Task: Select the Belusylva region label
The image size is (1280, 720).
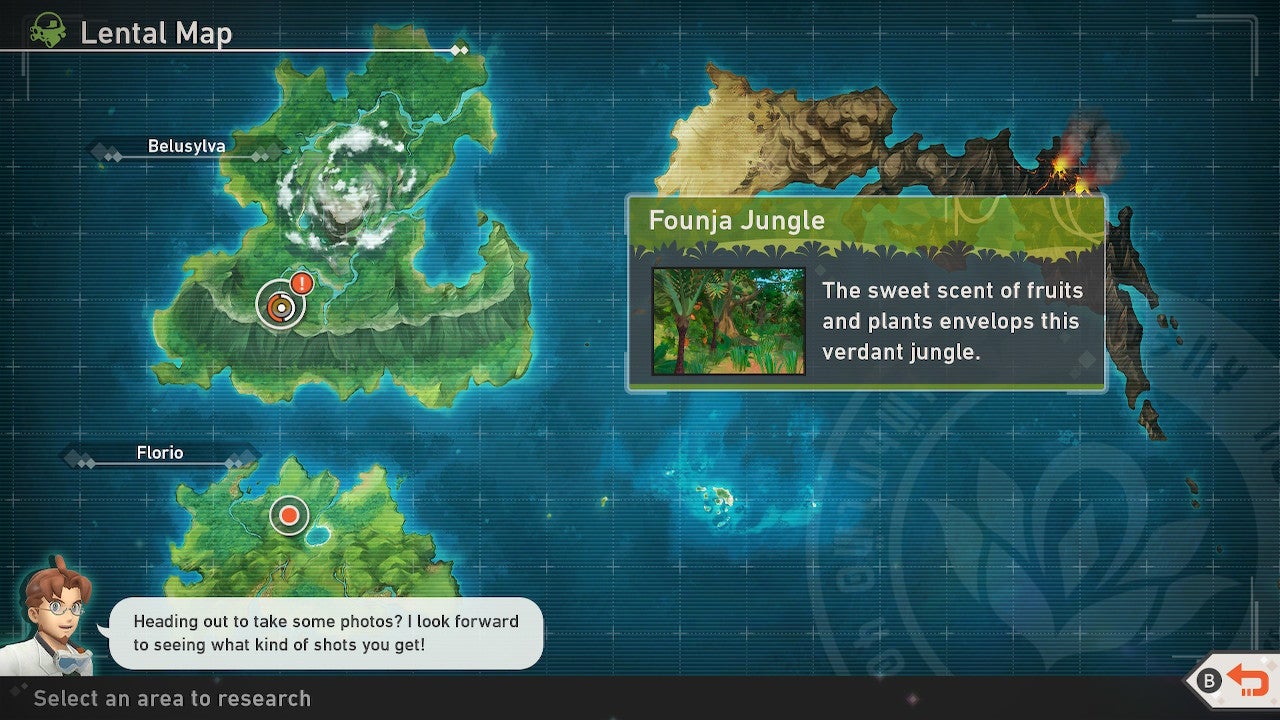Action: click(x=188, y=146)
